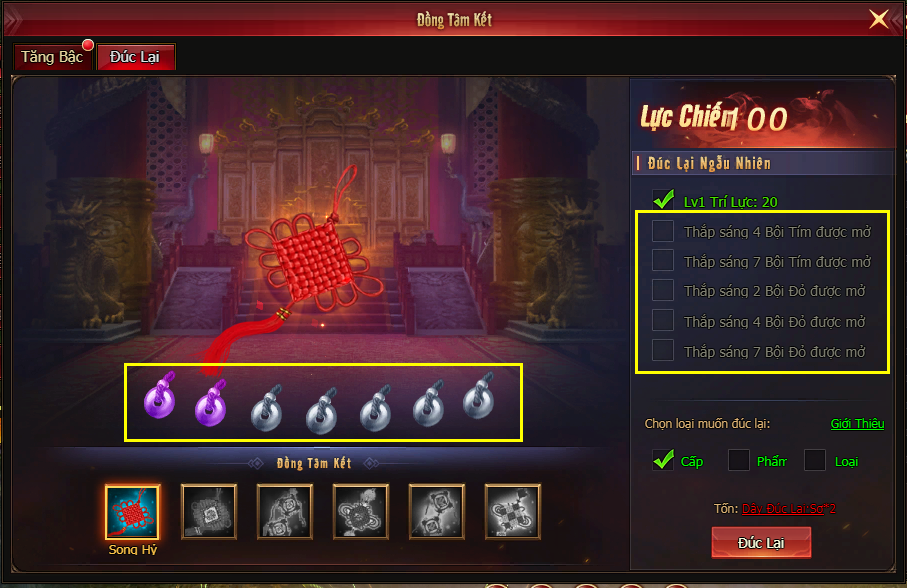Click the red Đúc Lại recast button
Image resolution: width=907 pixels, height=588 pixels.
click(761, 541)
